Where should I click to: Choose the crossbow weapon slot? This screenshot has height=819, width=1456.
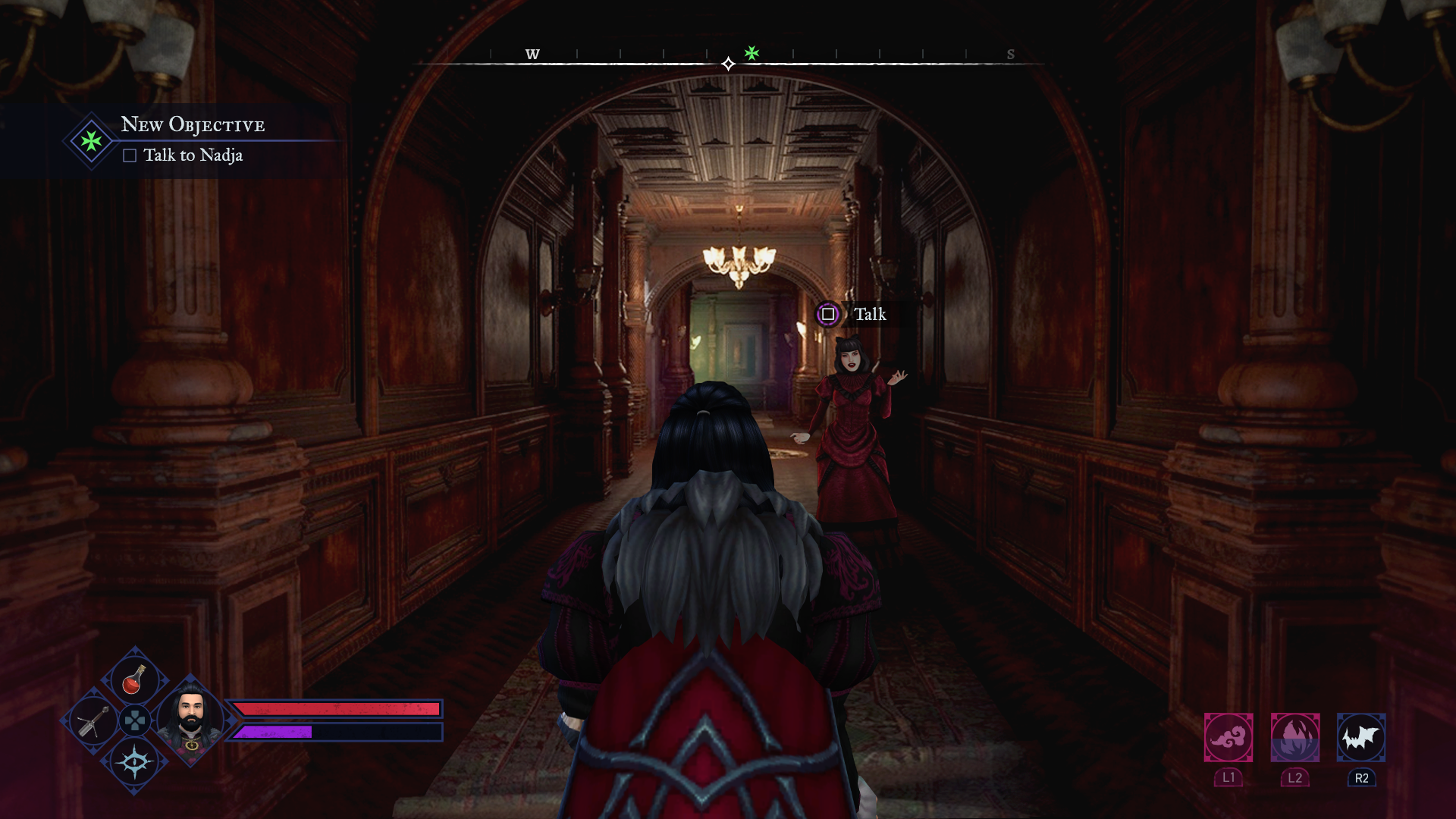(93, 721)
